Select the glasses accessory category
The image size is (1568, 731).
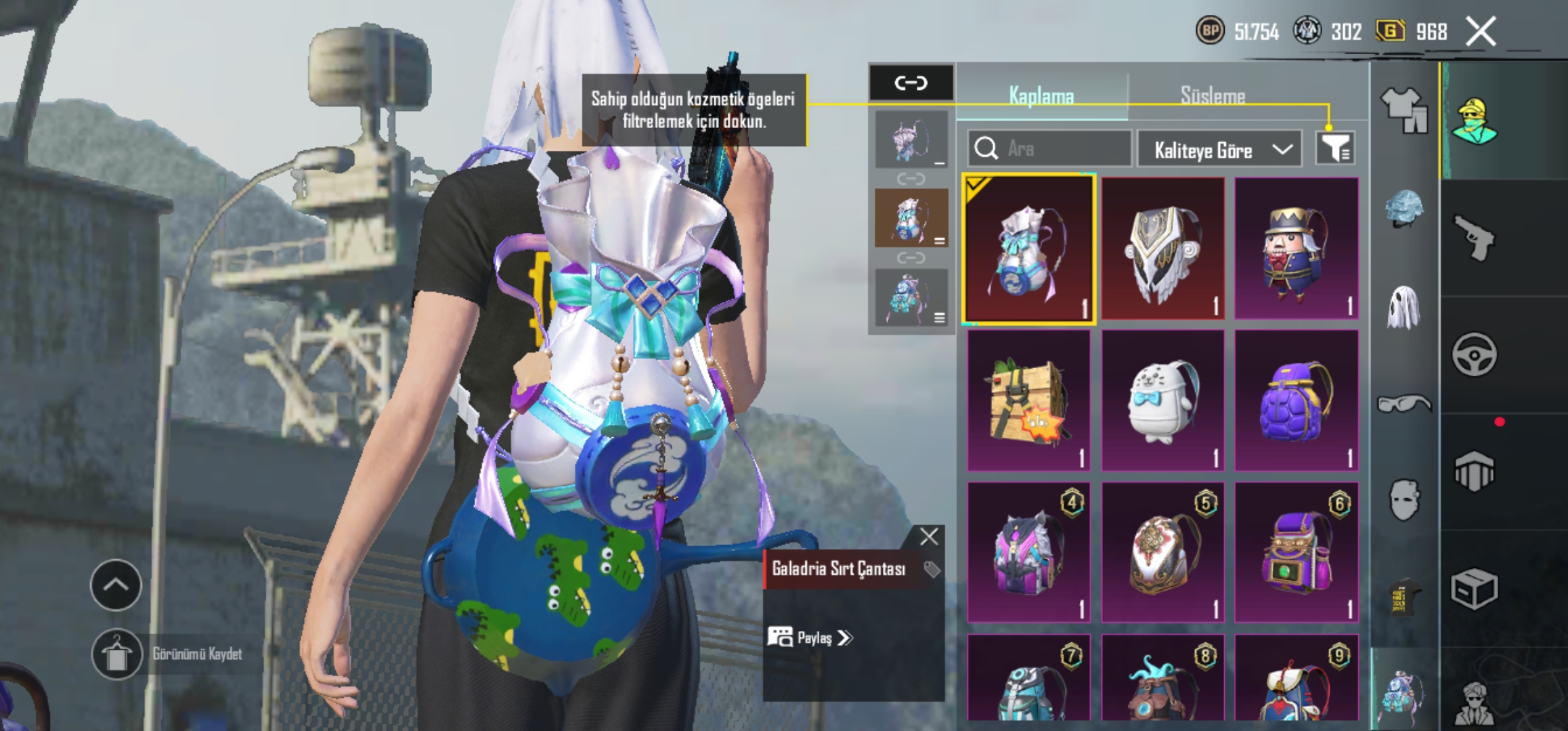pos(1404,404)
